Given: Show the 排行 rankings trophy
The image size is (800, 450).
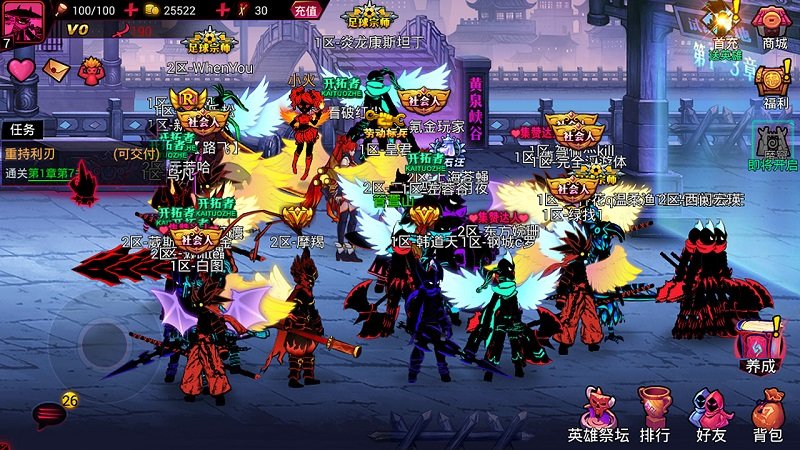Looking at the screenshot, I should tap(655, 415).
